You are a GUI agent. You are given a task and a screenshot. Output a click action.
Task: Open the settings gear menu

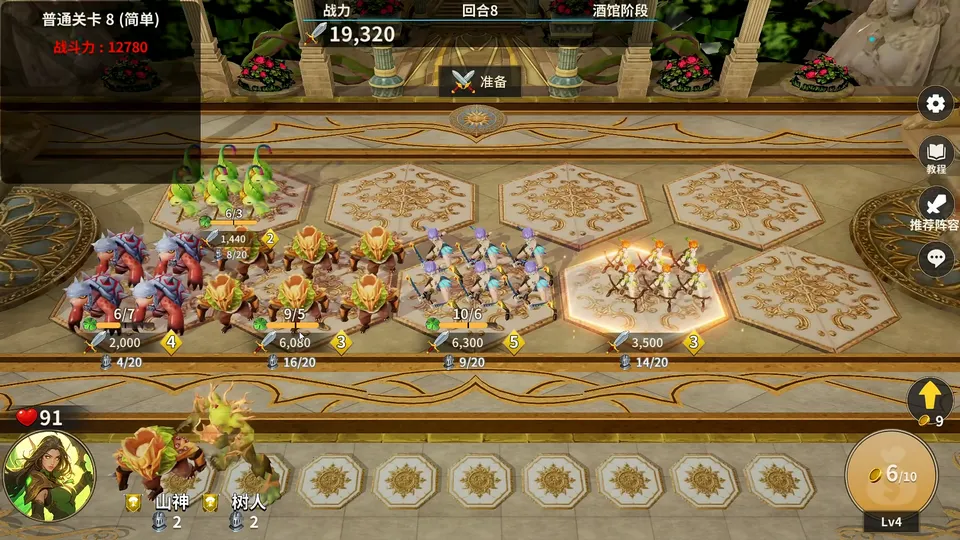(x=936, y=103)
